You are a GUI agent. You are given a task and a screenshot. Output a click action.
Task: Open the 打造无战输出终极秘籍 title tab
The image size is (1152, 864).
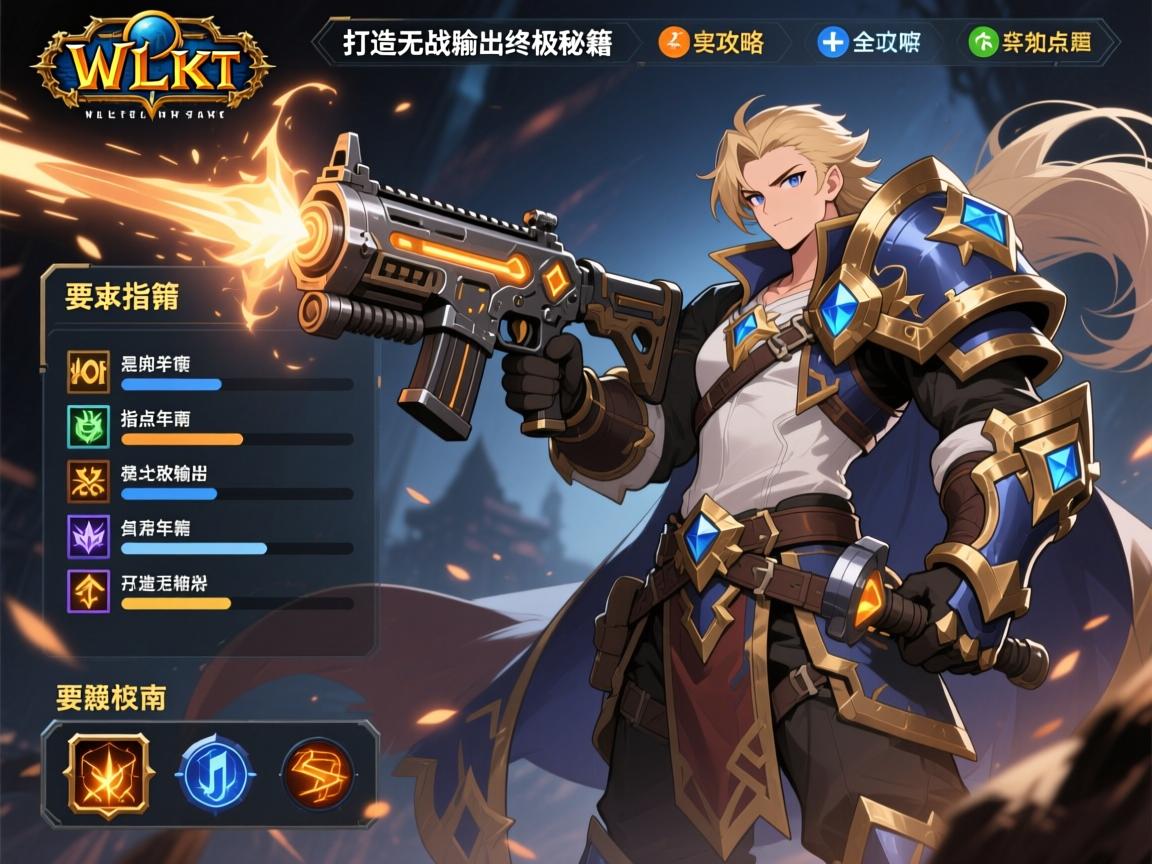[477, 43]
